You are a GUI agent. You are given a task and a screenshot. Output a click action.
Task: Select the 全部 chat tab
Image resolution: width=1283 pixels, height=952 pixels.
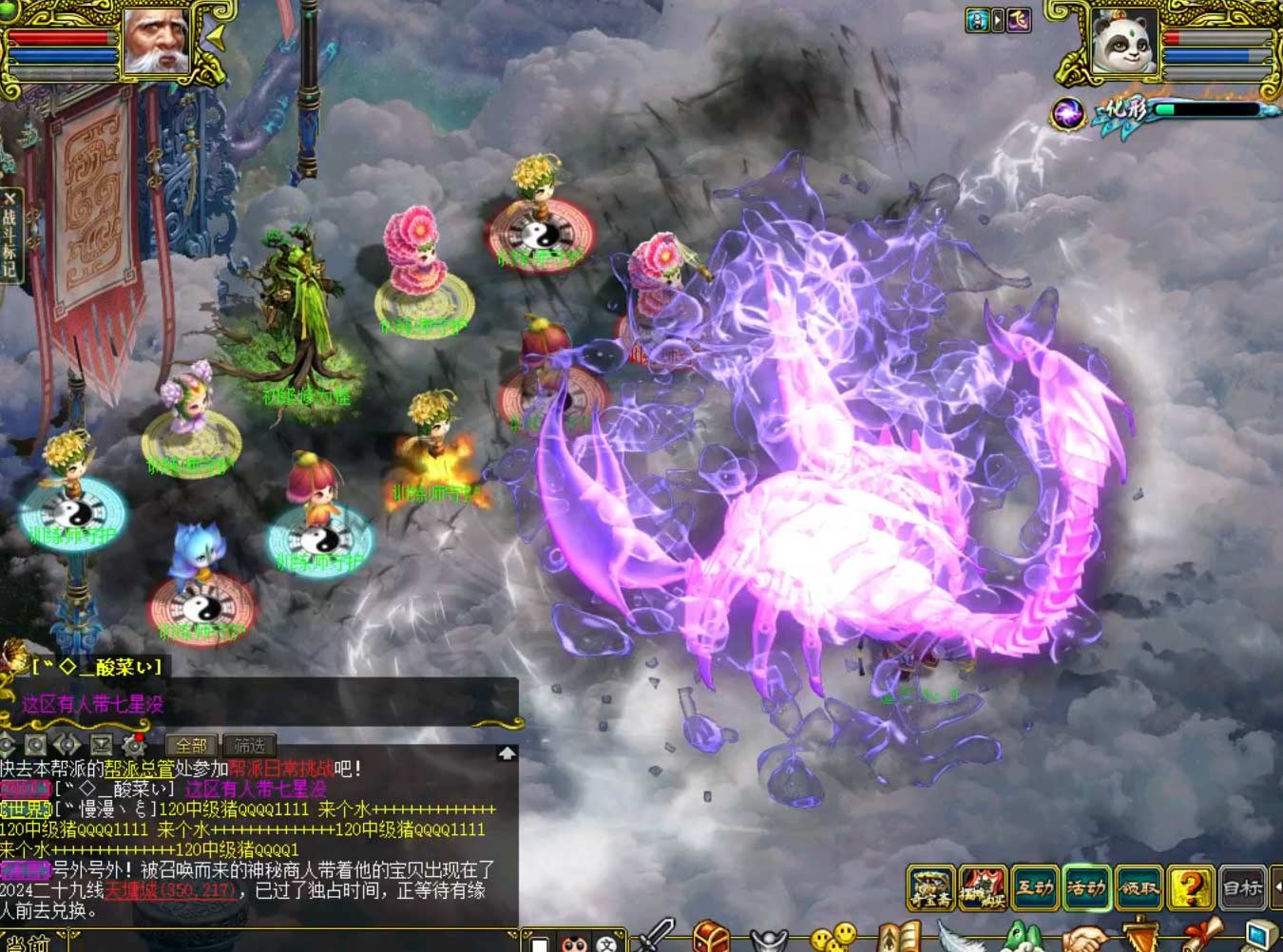pos(191,746)
